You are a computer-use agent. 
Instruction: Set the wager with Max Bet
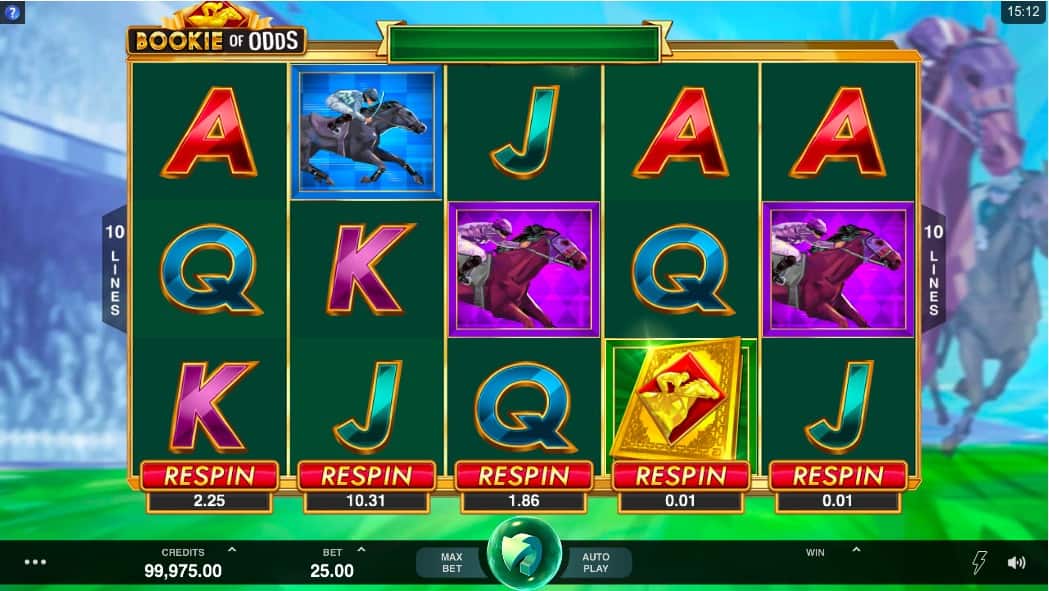click(x=452, y=562)
